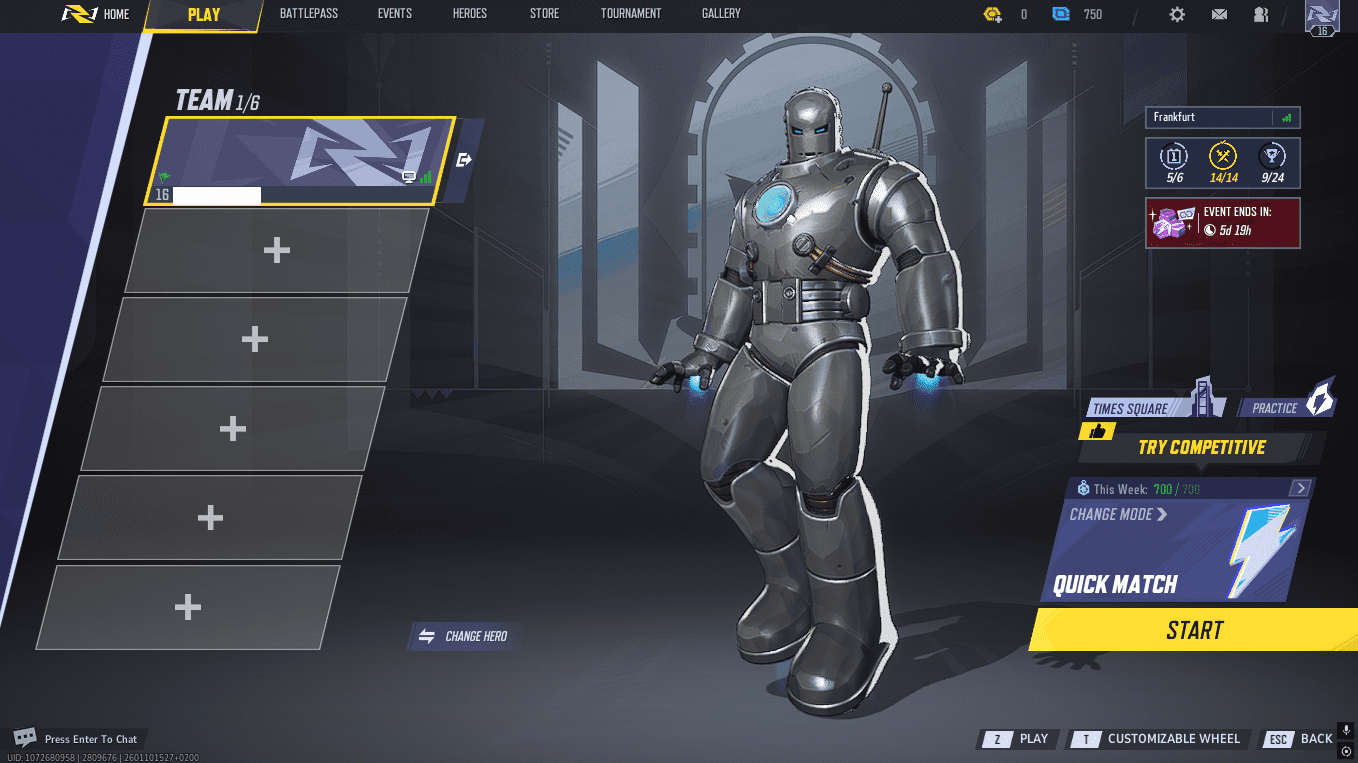Image resolution: width=1358 pixels, height=763 pixels.
Task: Click an empty team slot plus sign
Action: point(277,250)
